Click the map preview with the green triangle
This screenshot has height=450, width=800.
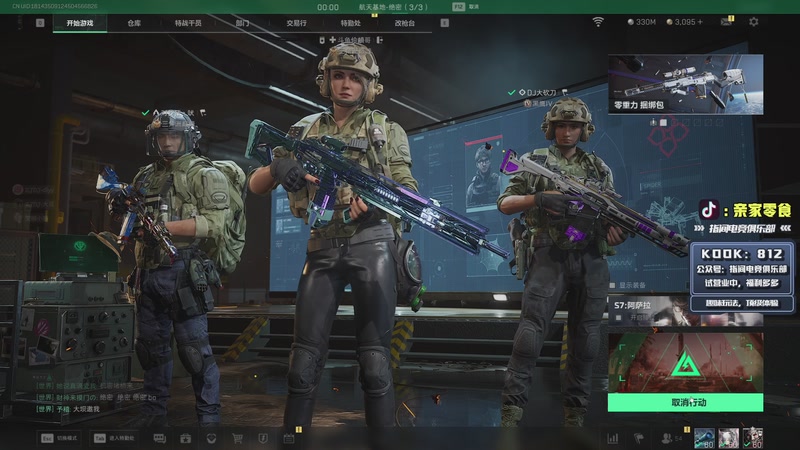tap(685, 362)
